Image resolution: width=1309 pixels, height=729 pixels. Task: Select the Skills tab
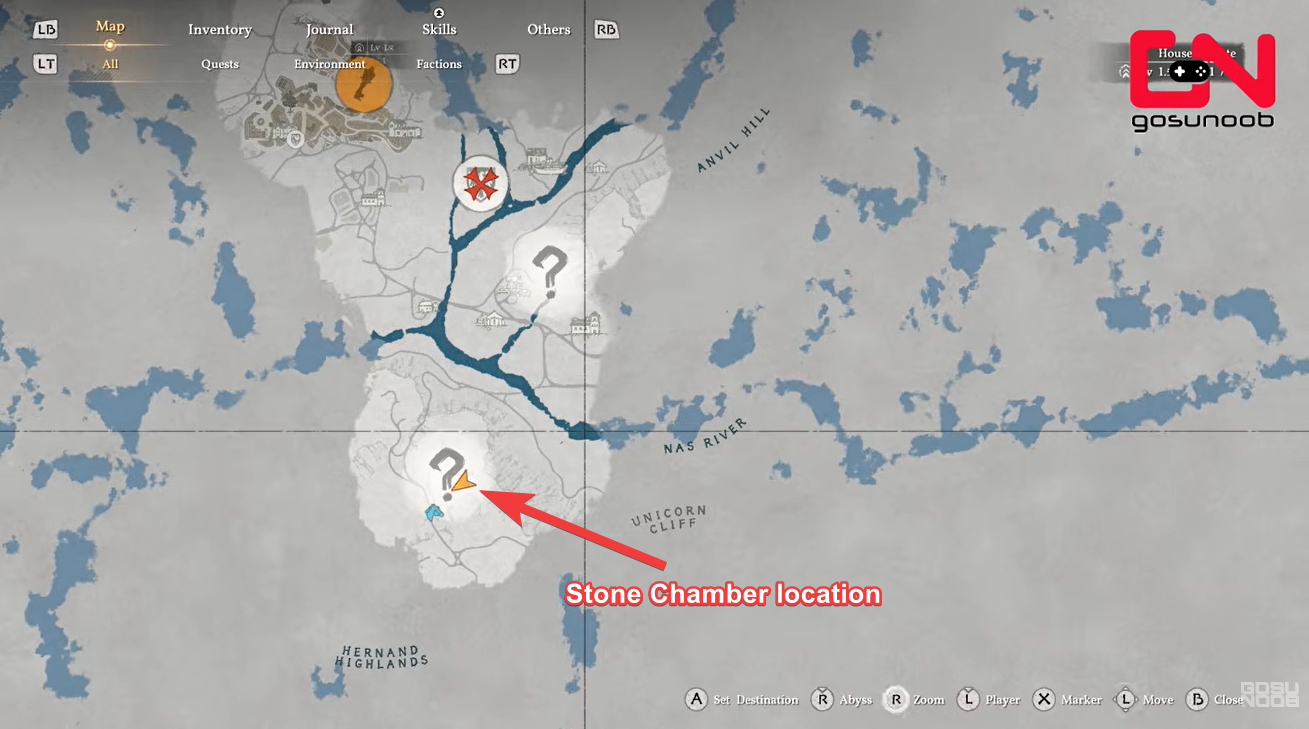tap(439, 29)
